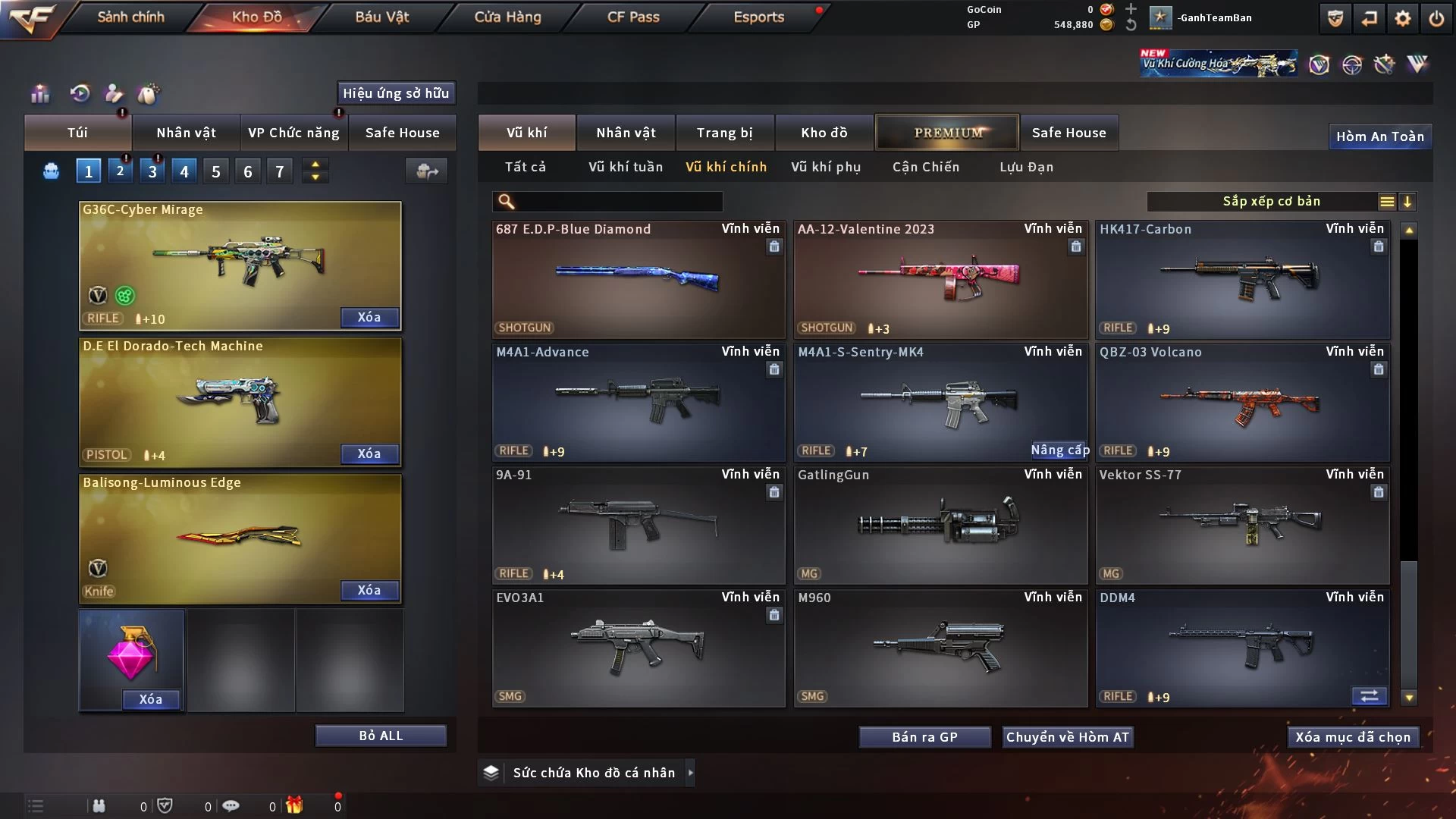Open the Cửa Hàng shop menu
The height and width of the screenshot is (819, 1456).
(507, 17)
